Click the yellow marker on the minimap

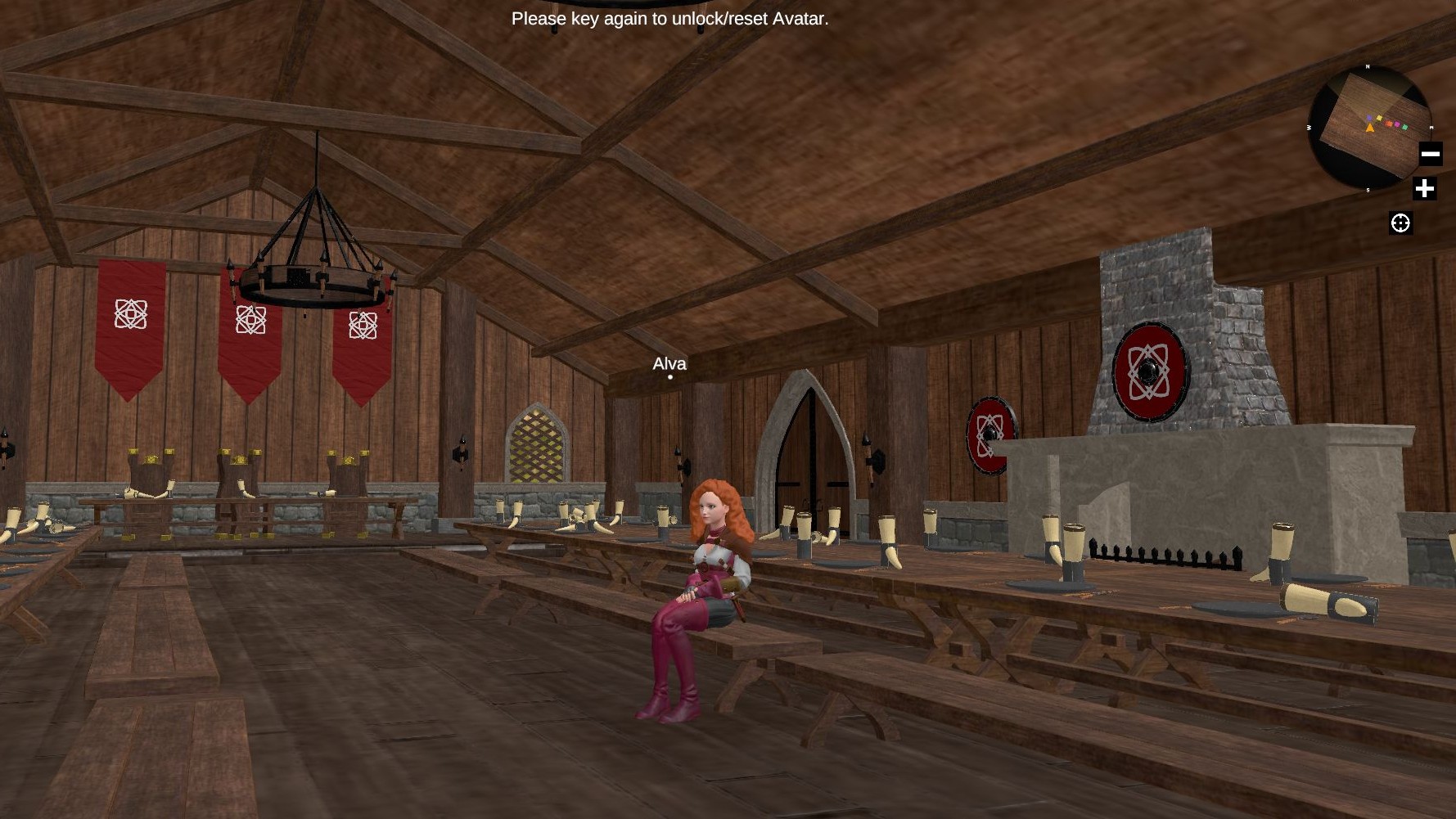pos(1379,118)
